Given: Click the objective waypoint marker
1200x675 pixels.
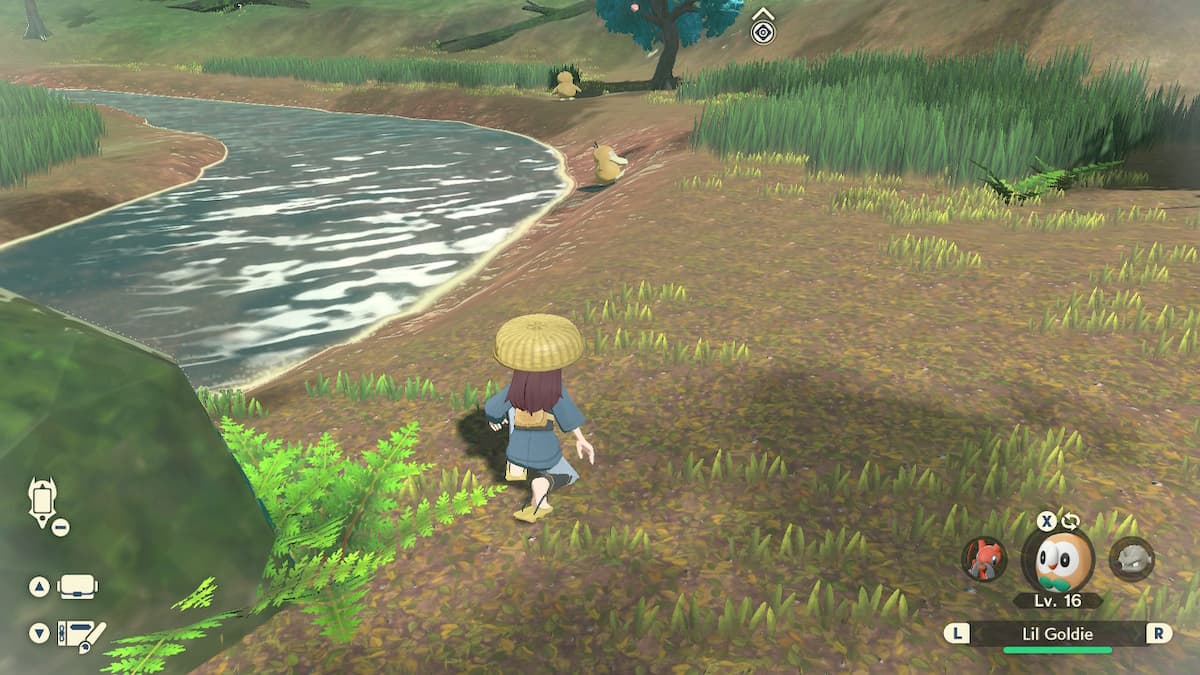Looking at the screenshot, I should (x=763, y=32).
